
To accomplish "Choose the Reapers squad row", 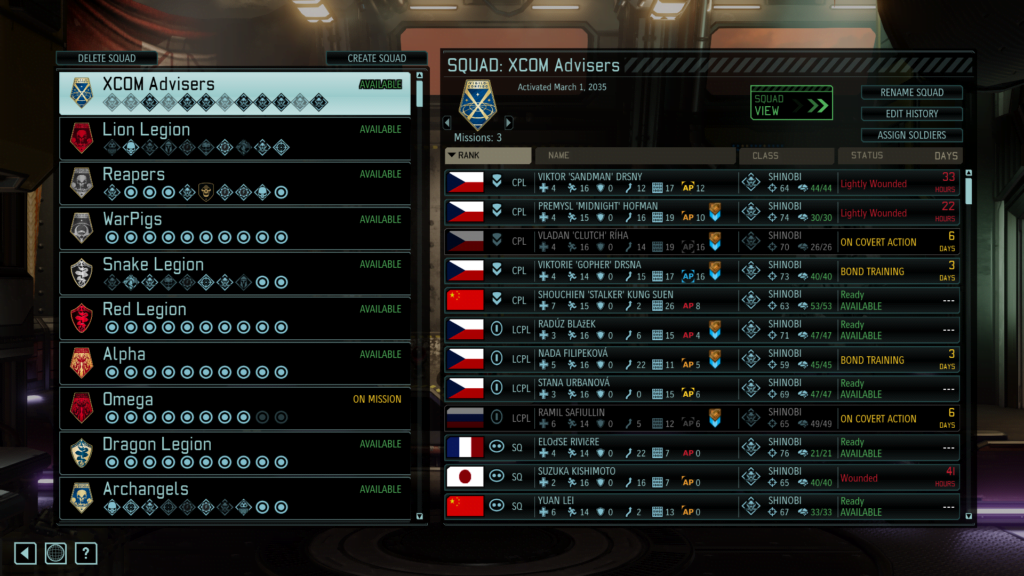I will point(234,182).
